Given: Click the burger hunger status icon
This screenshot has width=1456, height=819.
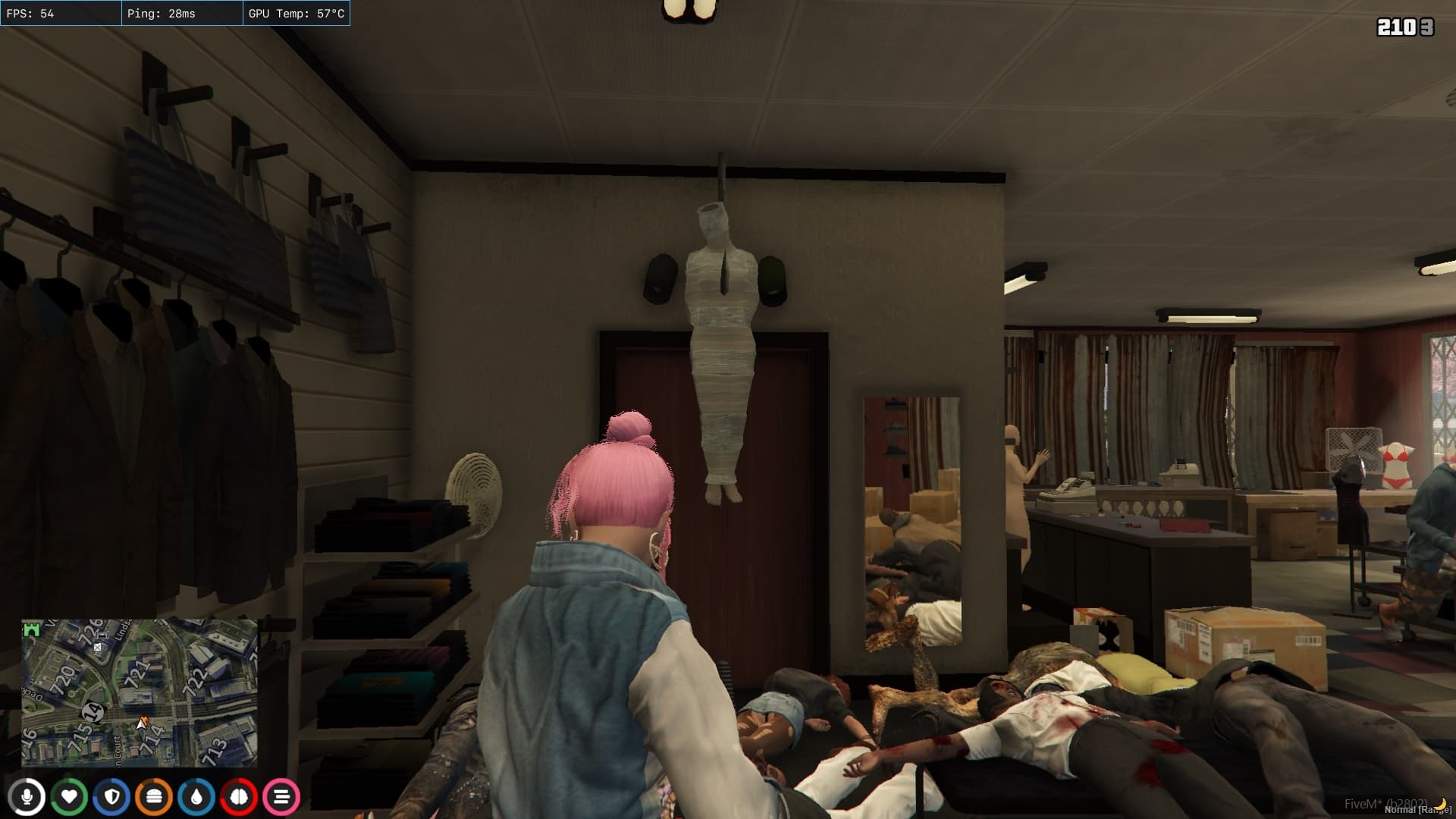Looking at the screenshot, I should [155, 796].
